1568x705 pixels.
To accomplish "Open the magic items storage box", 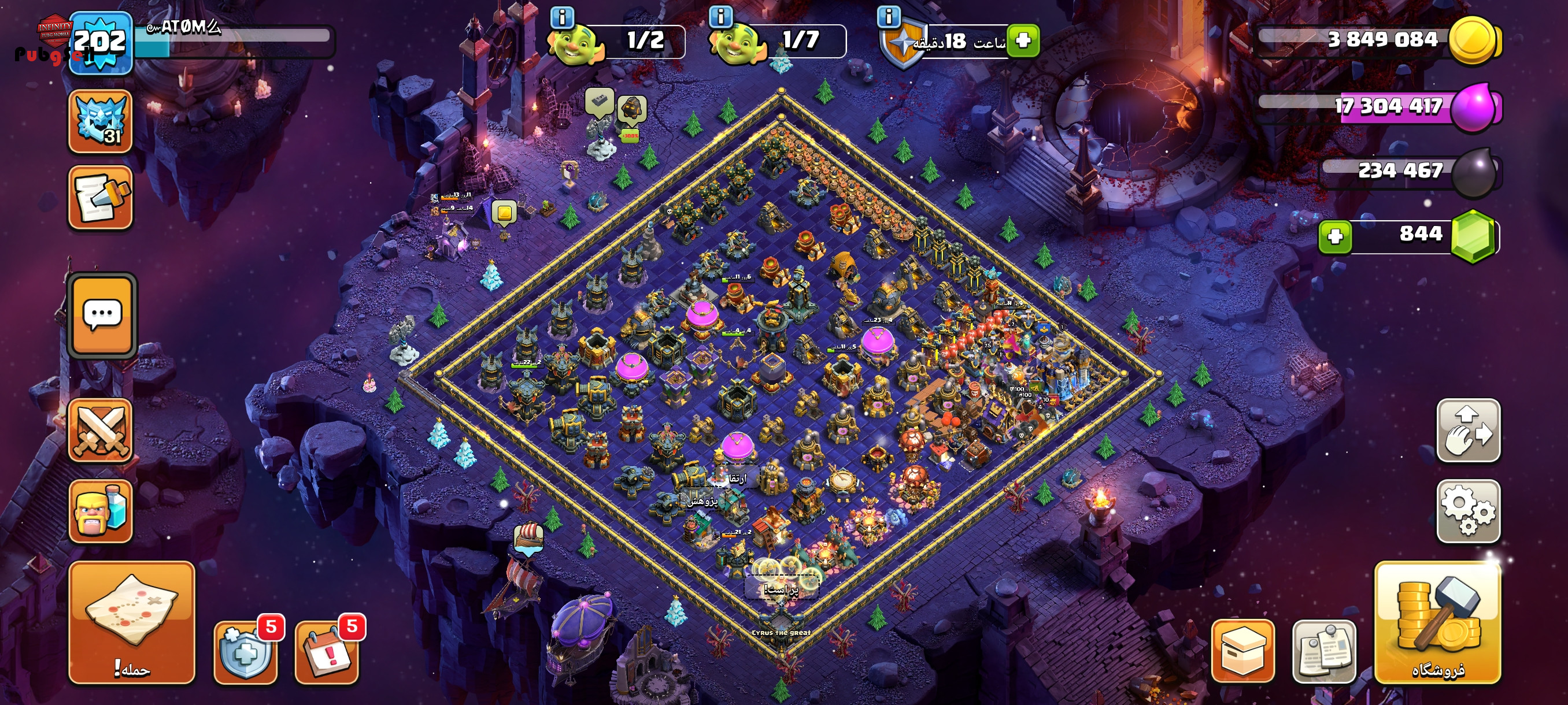I will tap(1242, 651).
